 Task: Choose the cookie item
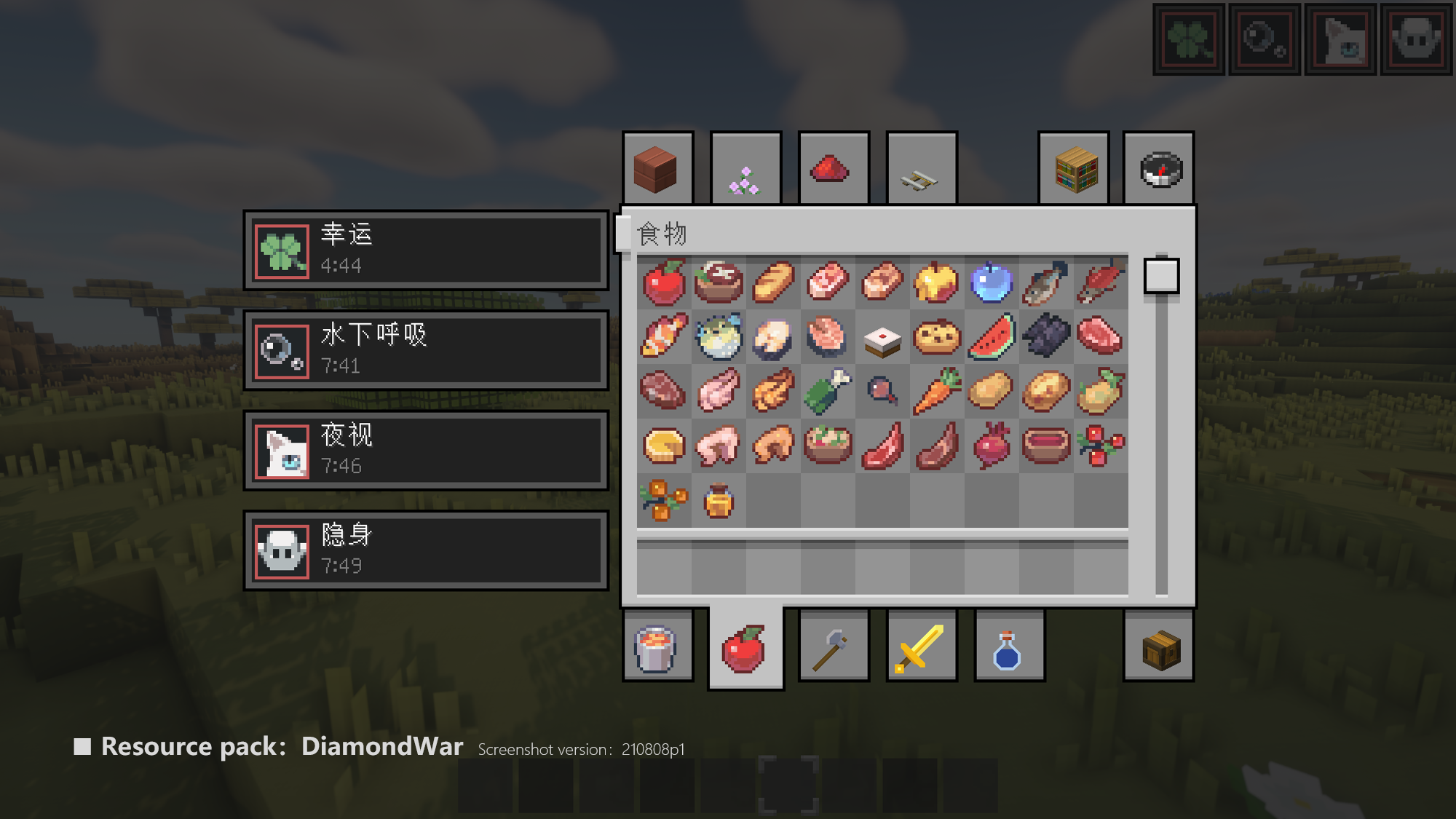(936, 337)
